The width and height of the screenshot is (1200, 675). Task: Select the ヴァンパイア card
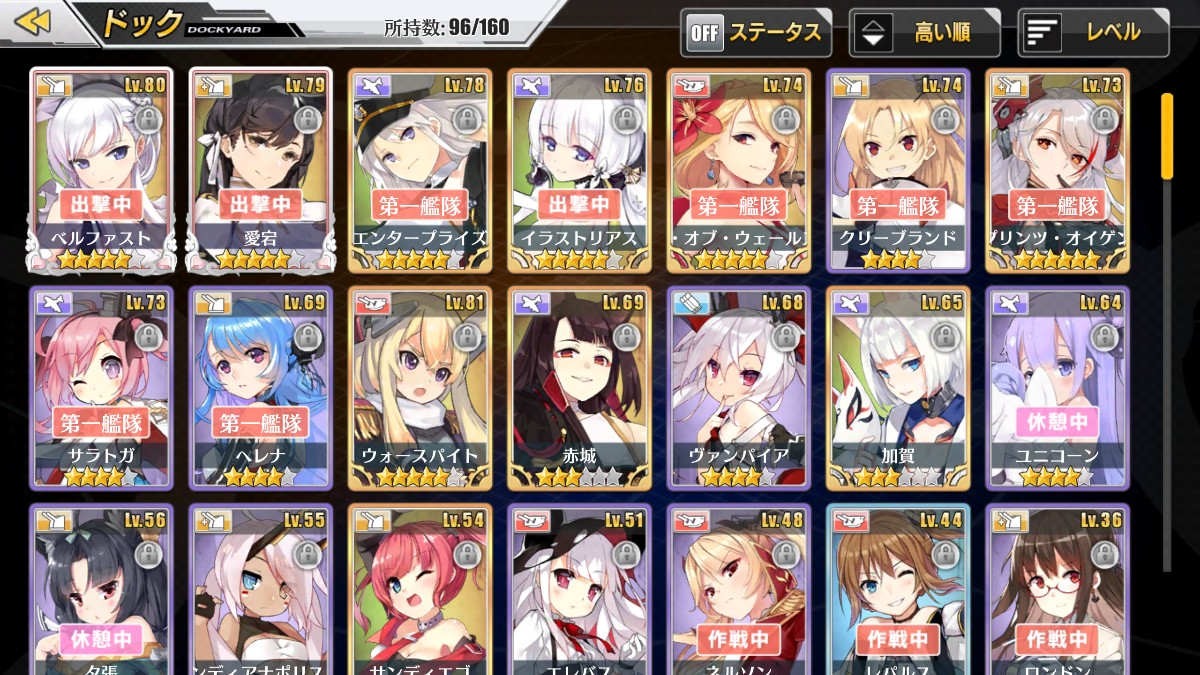click(739, 388)
